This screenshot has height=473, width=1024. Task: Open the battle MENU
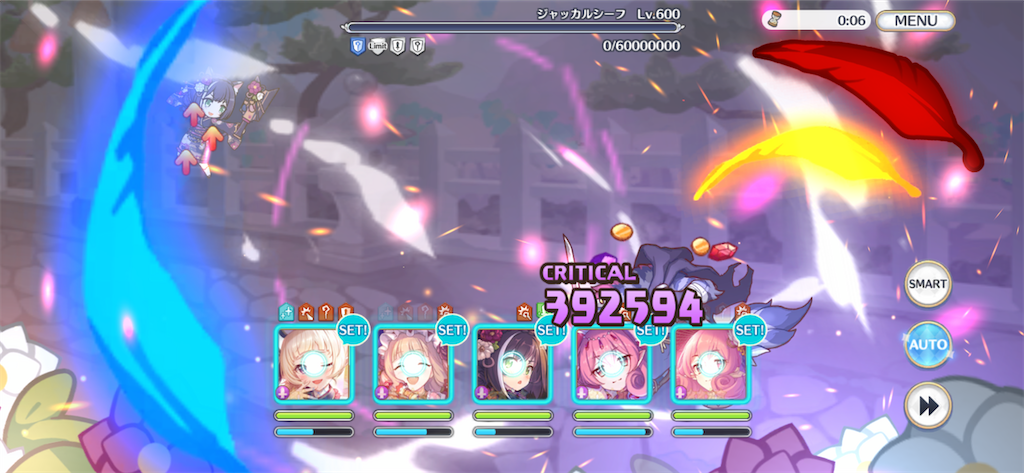point(915,20)
